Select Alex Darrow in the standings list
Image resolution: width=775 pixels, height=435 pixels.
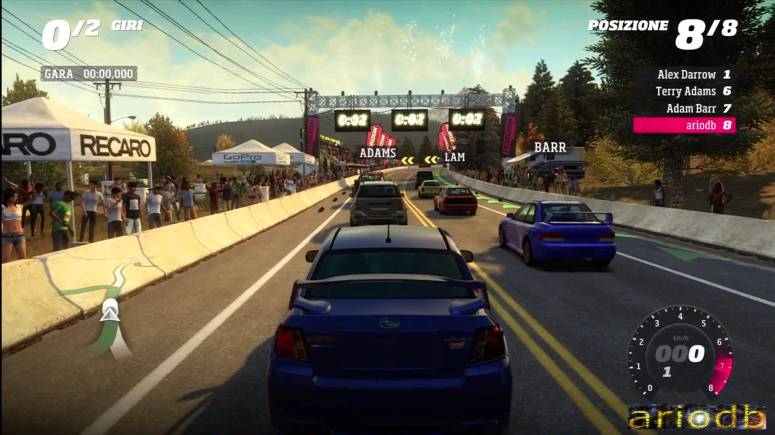(x=693, y=74)
